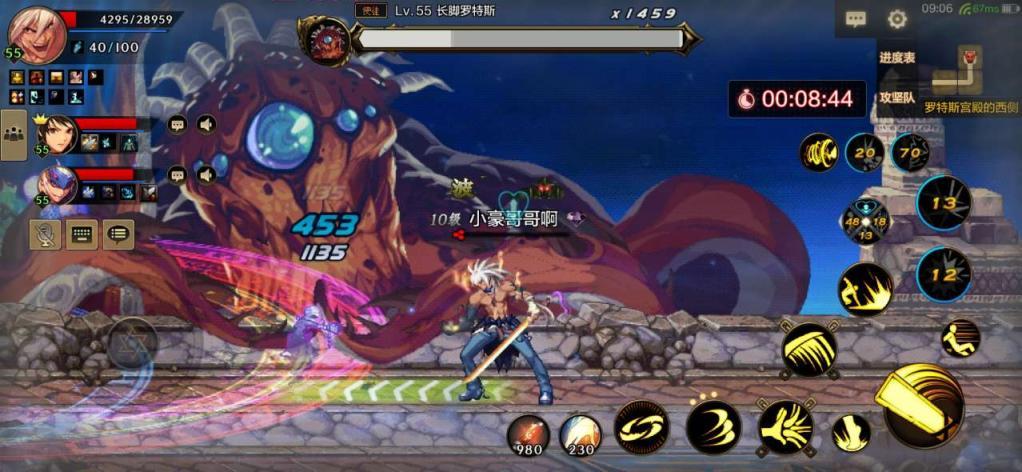
Task: Switch to the 进度表 tab
Action: coord(897,58)
